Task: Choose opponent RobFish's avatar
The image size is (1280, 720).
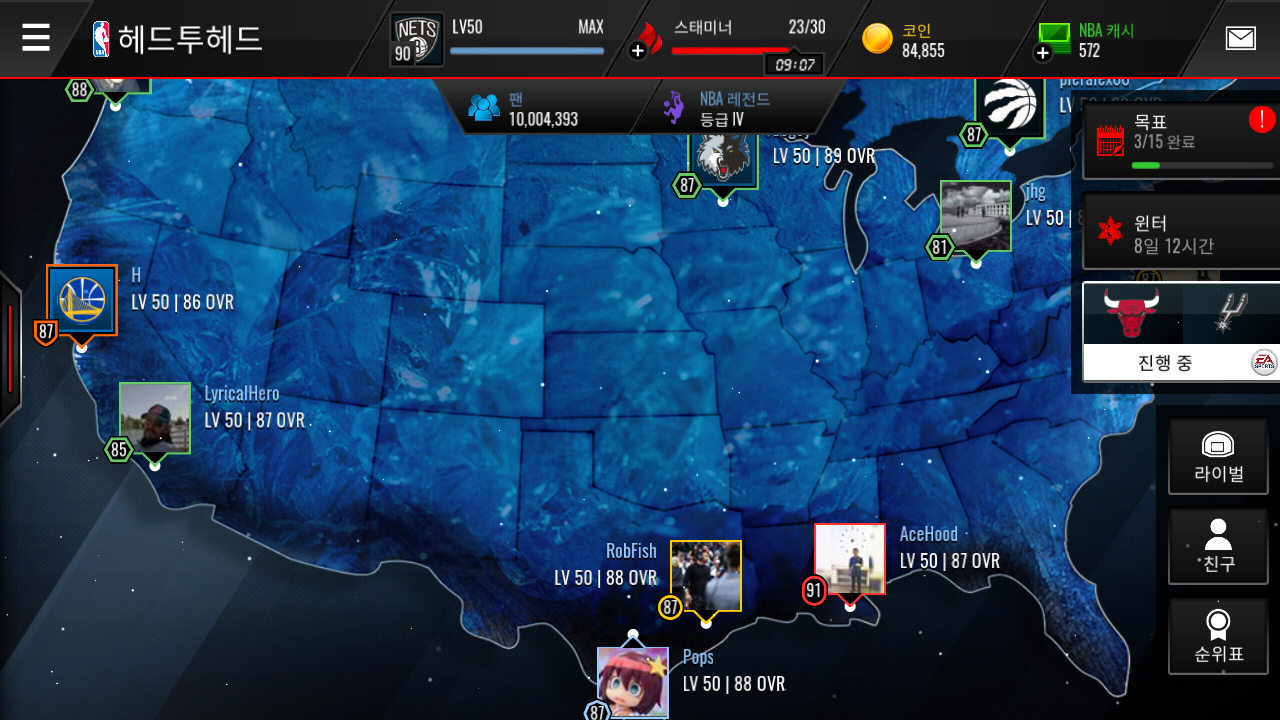Action: pyautogui.click(x=705, y=575)
